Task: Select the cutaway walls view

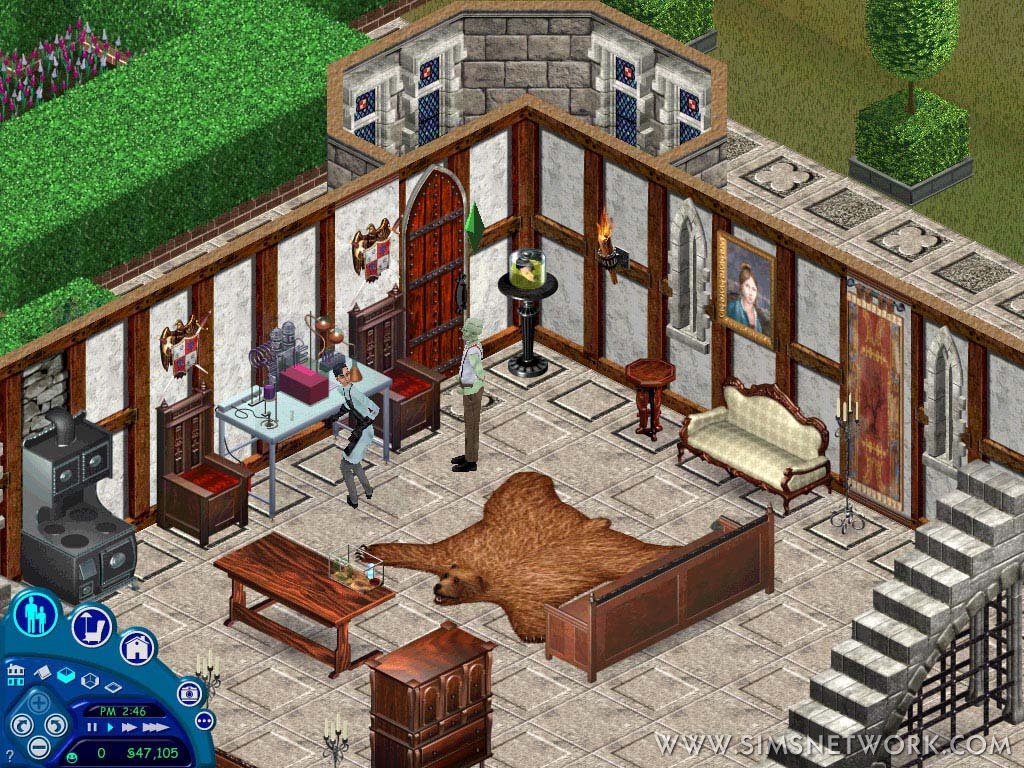Action: pos(89,682)
